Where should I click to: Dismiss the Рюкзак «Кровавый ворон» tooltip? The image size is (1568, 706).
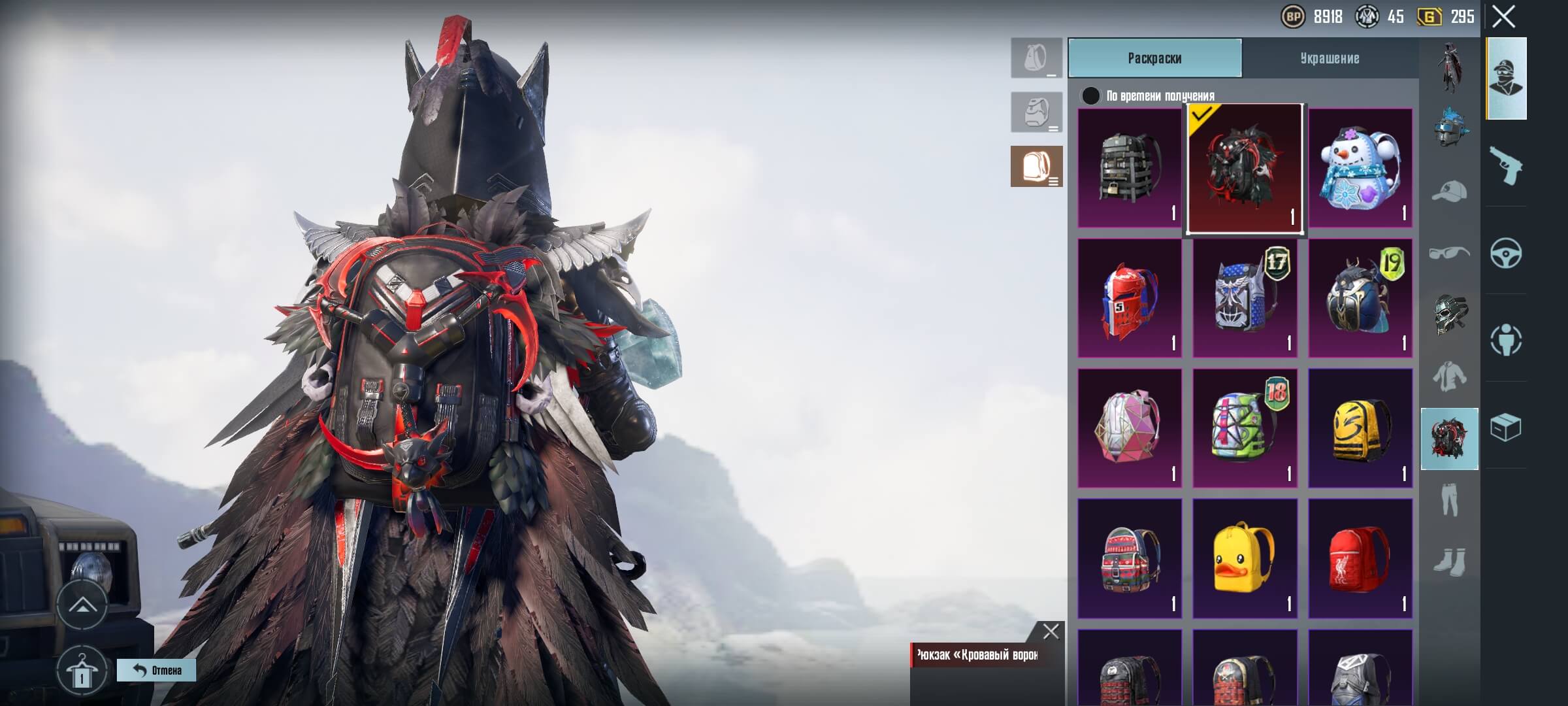click(1051, 631)
